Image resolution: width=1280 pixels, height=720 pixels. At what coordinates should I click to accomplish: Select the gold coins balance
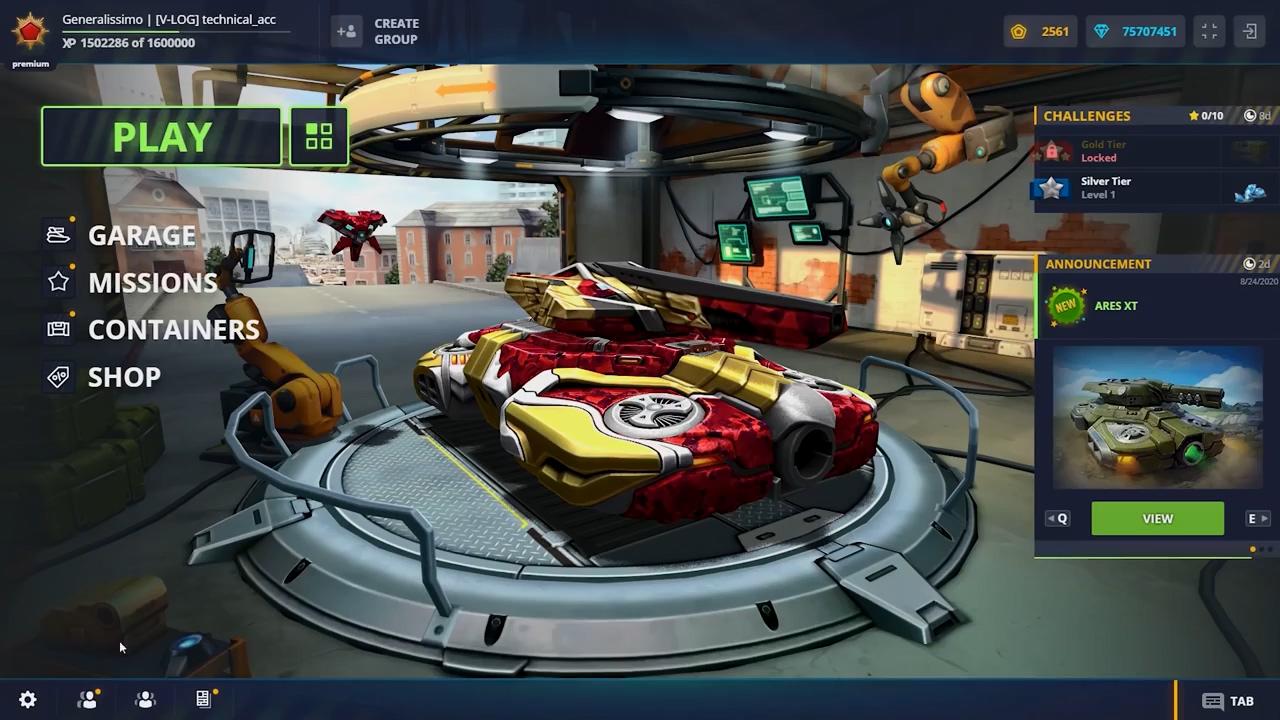click(x=1040, y=31)
